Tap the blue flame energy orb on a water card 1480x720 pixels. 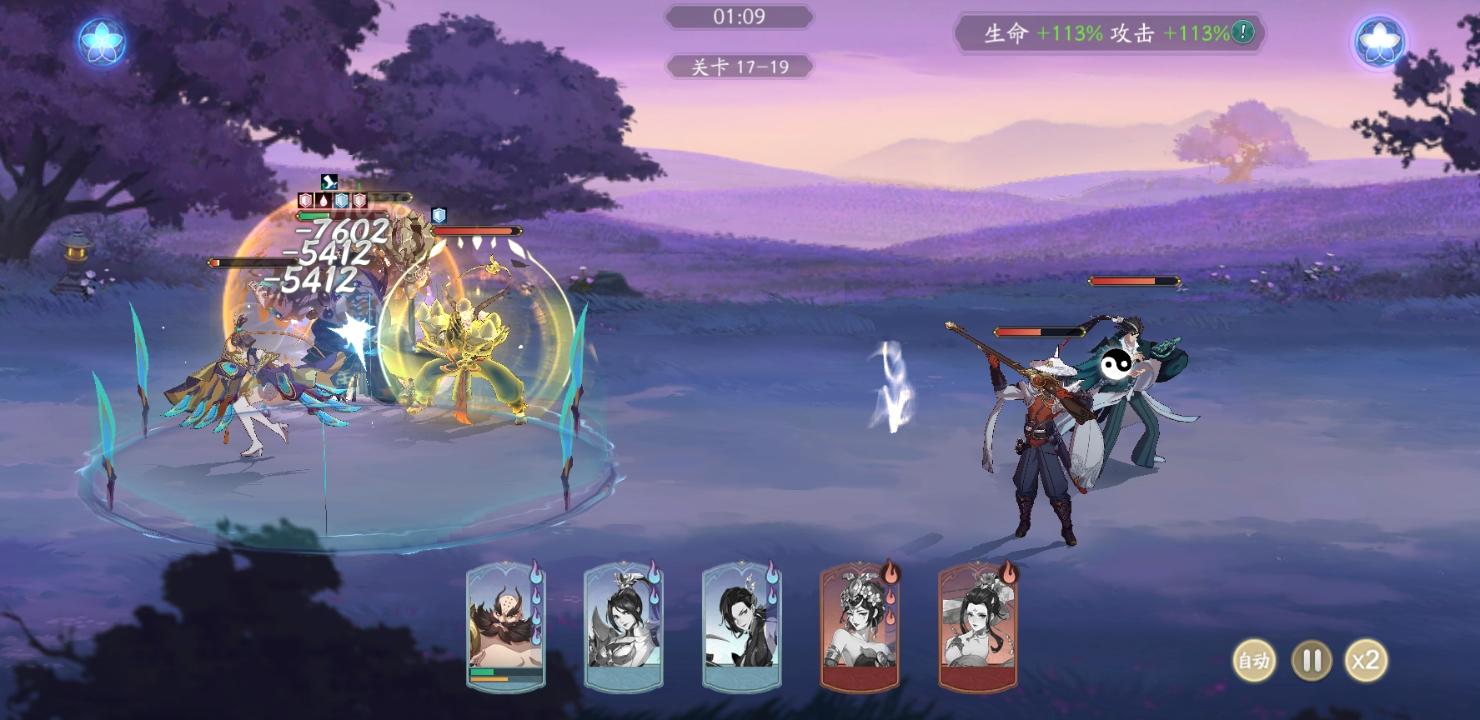click(535, 575)
